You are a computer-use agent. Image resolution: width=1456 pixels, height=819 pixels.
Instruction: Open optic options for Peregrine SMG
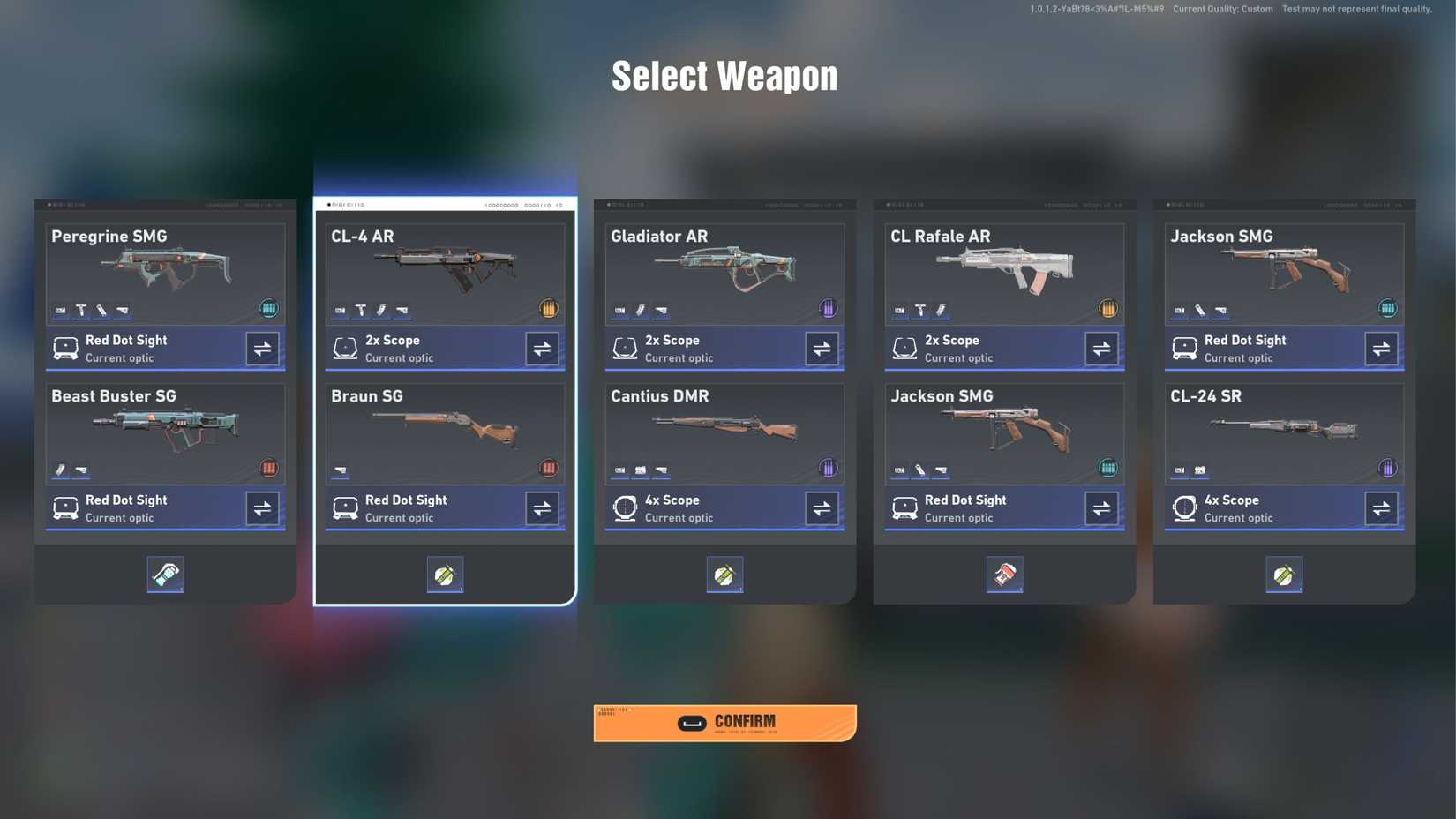(x=262, y=348)
